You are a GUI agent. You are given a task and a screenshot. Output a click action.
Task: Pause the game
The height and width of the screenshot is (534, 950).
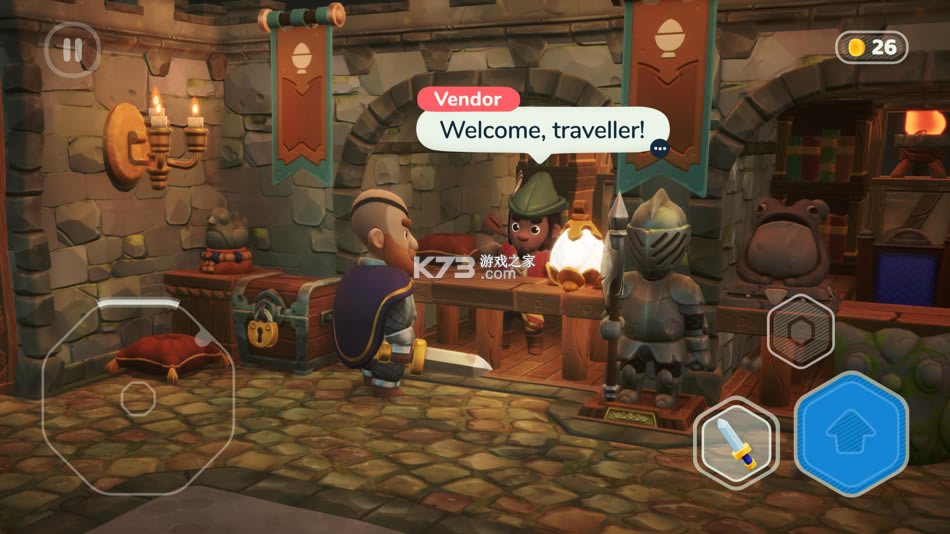click(x=72, y=50)
